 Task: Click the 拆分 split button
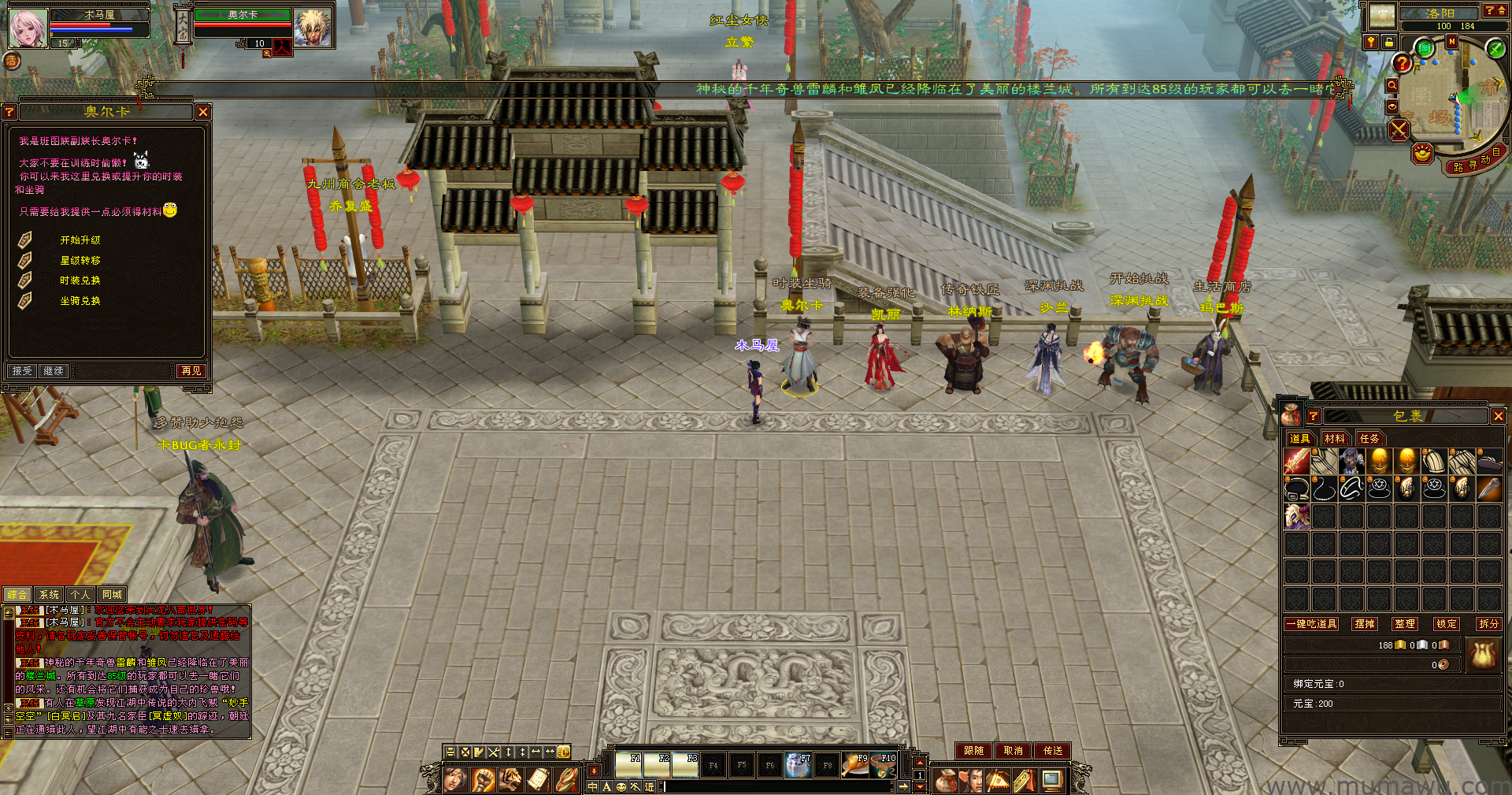coord(1488,624)
